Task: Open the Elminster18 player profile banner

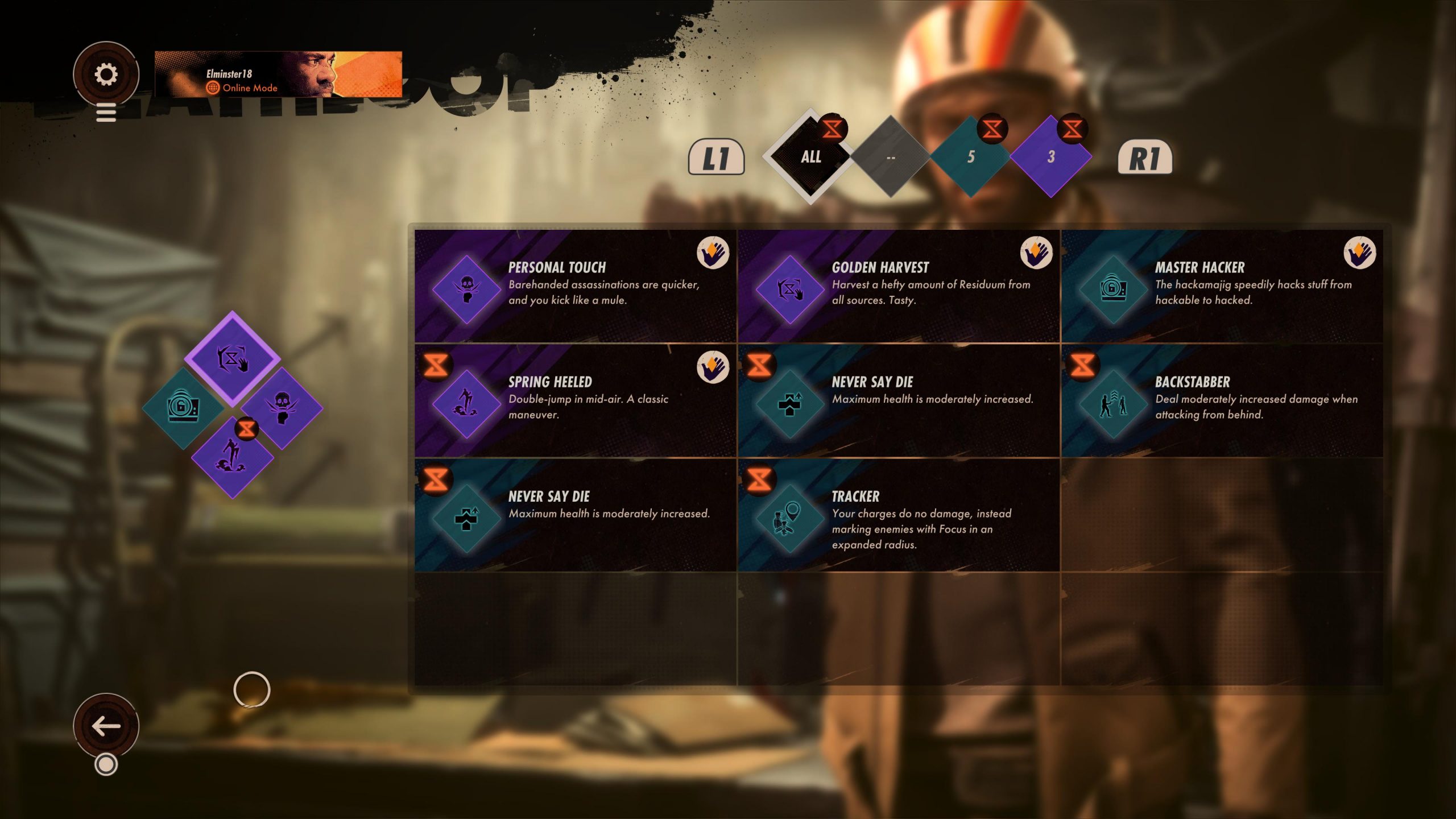Action: [x=278, y=75]
